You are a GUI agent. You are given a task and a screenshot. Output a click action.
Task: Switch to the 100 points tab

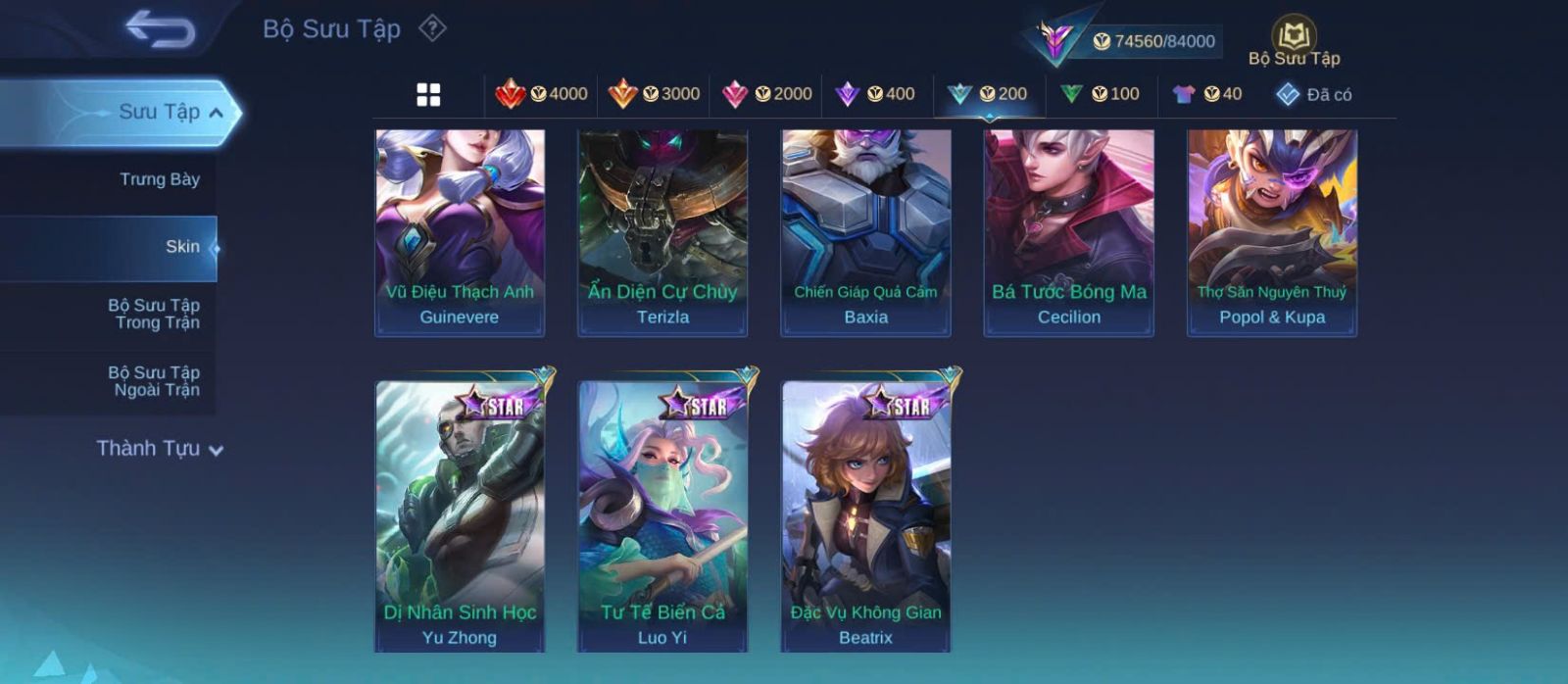(1100, 94)
